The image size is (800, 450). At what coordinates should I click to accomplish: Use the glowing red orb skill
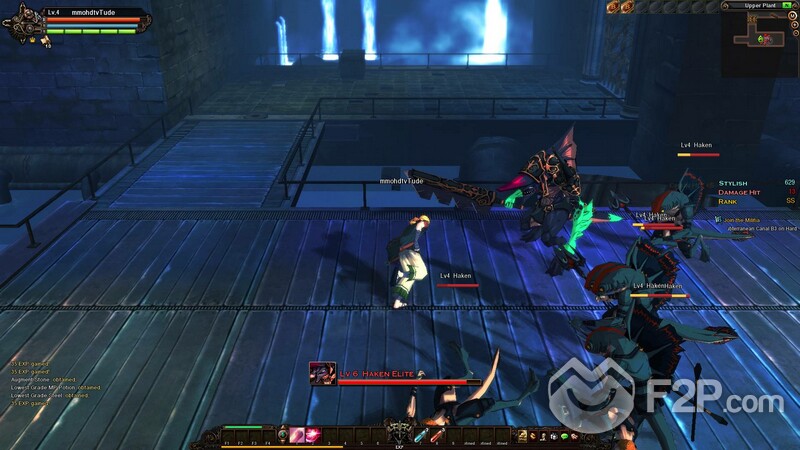(x=311, y=434)
